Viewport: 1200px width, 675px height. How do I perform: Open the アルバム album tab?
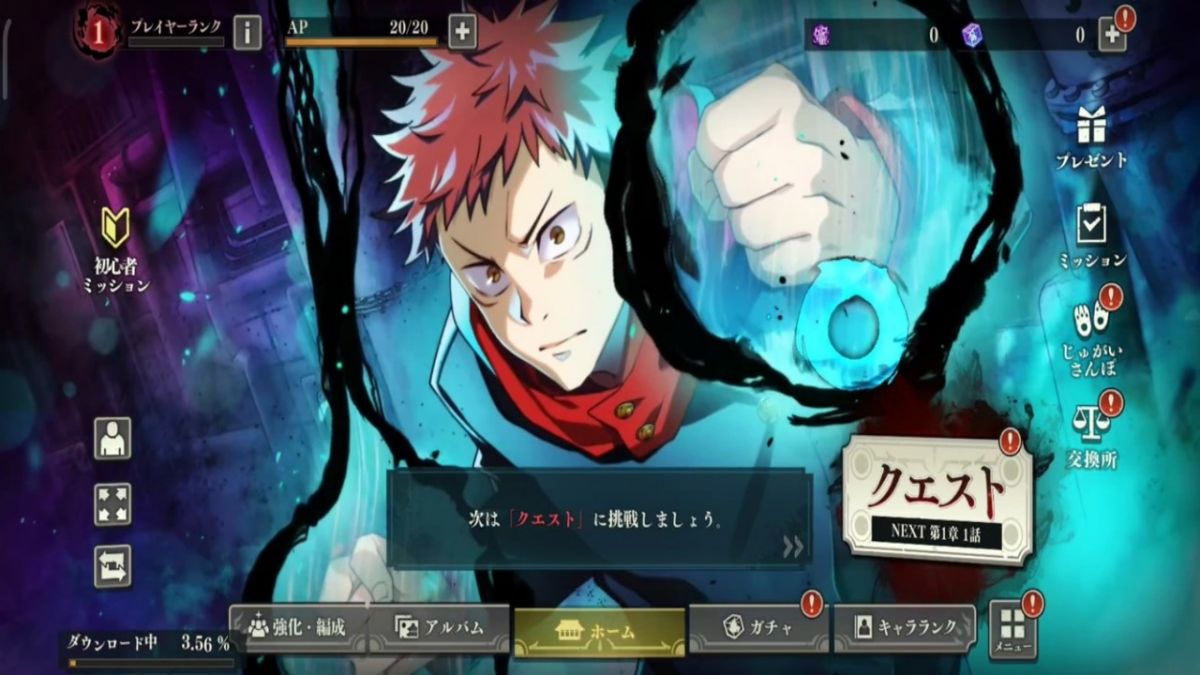pyautogui.click(x=440, y=628)
